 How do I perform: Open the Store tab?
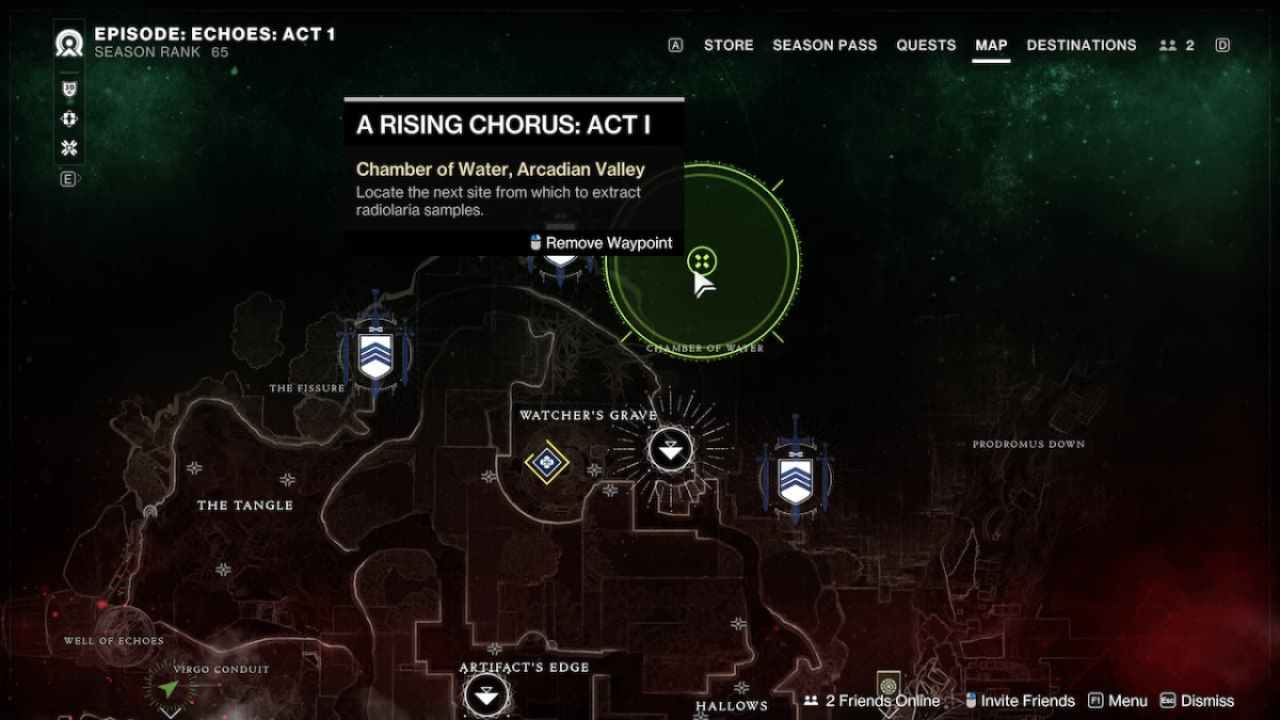coord(728,45)
